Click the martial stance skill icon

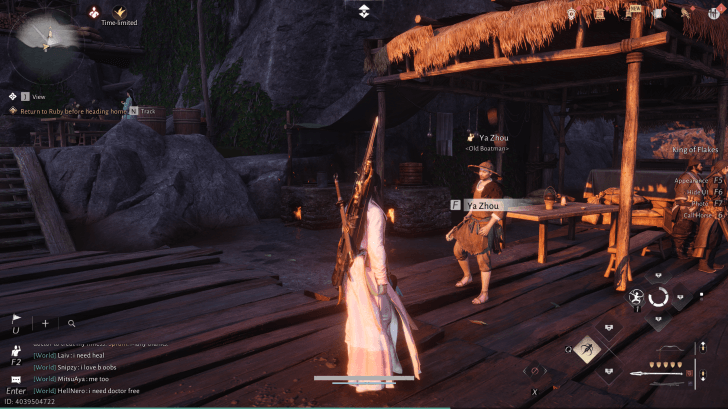636,297
